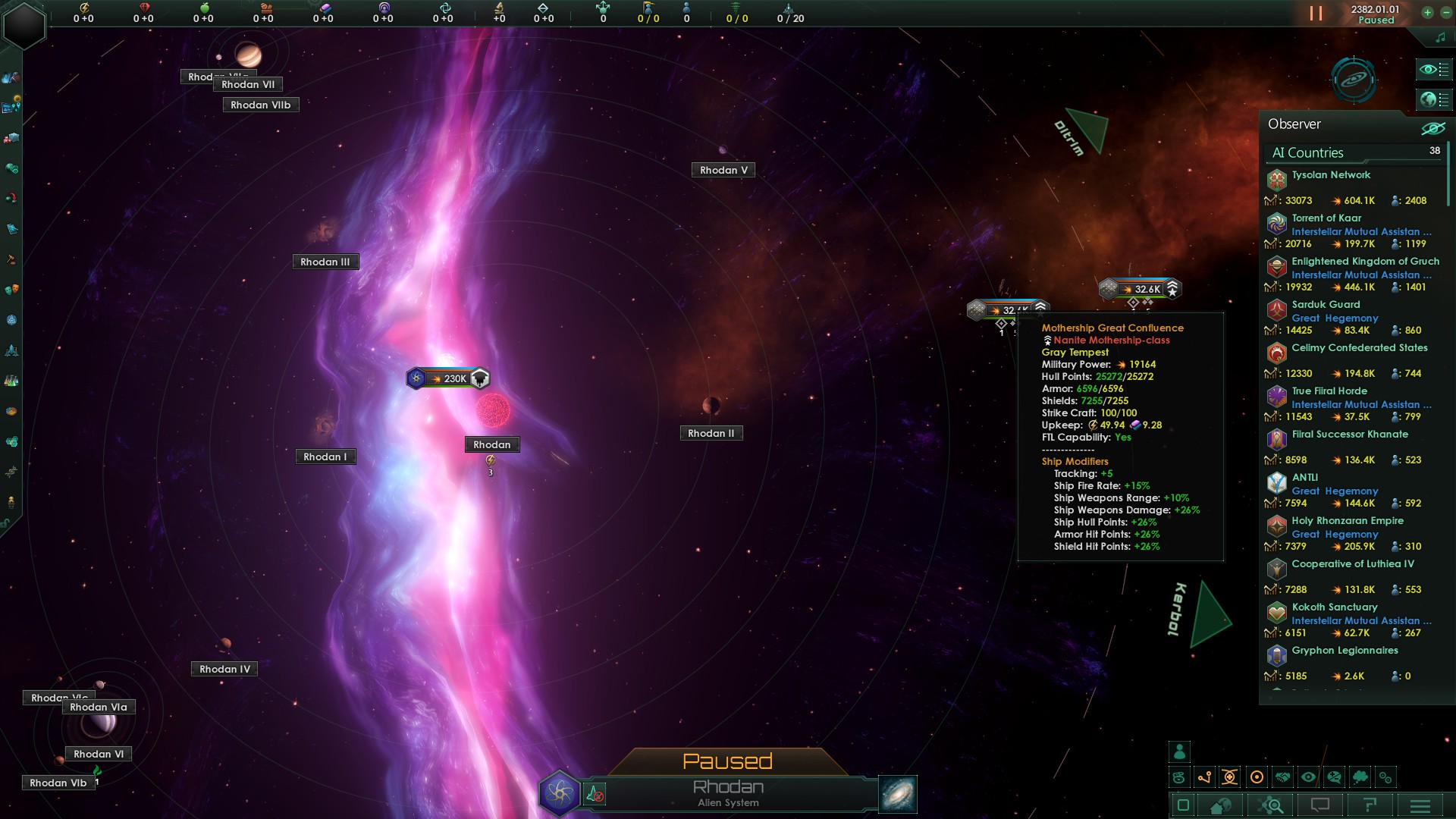
Task: Go to galaxy map via the galaxy thumbnail
Action: click(898, 794)
